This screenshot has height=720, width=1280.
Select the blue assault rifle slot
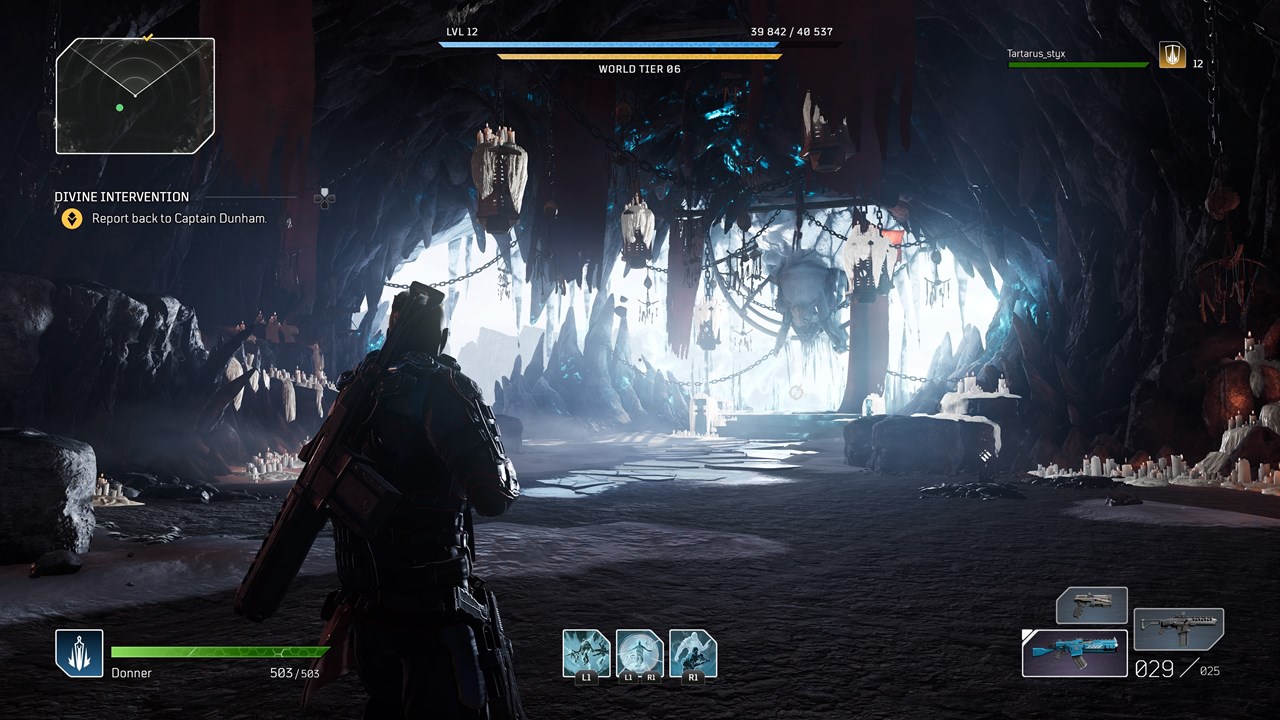(x=1075, y=653)
